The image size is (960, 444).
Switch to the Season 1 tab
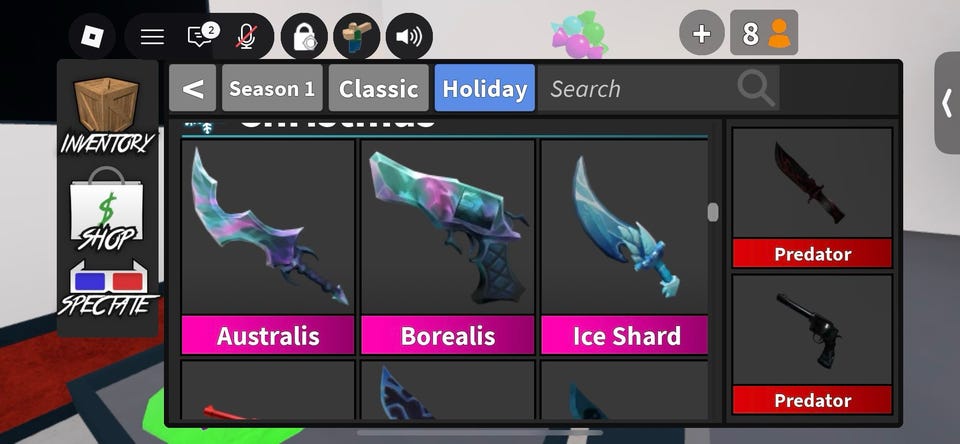(x=272, y=89)
